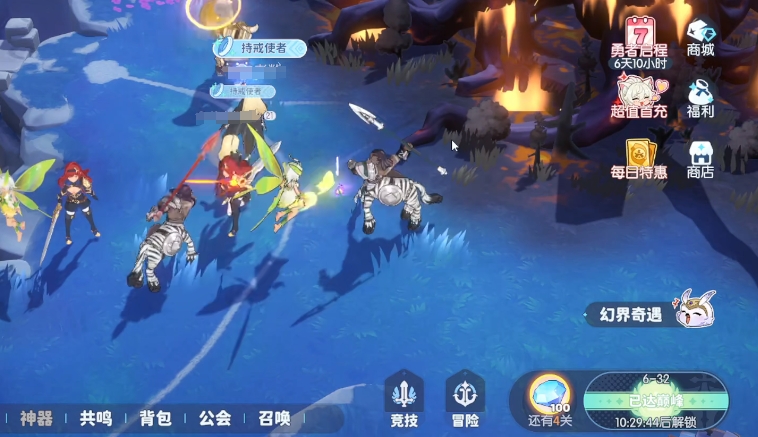Open the 召唤 summon menu
Image resolution: width=758 pixels, height=437 pixels.
(274, 419)
